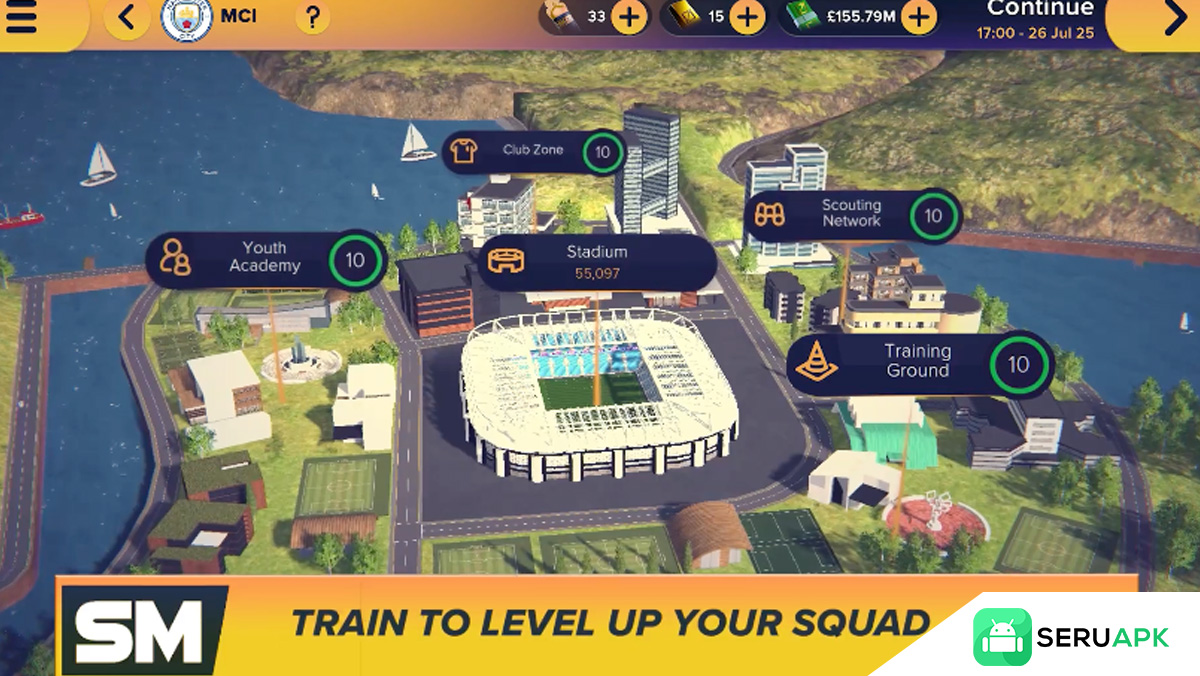1200x676 pixels.
Task: Open the Training Ground
Action: click(x=918, y=362)
